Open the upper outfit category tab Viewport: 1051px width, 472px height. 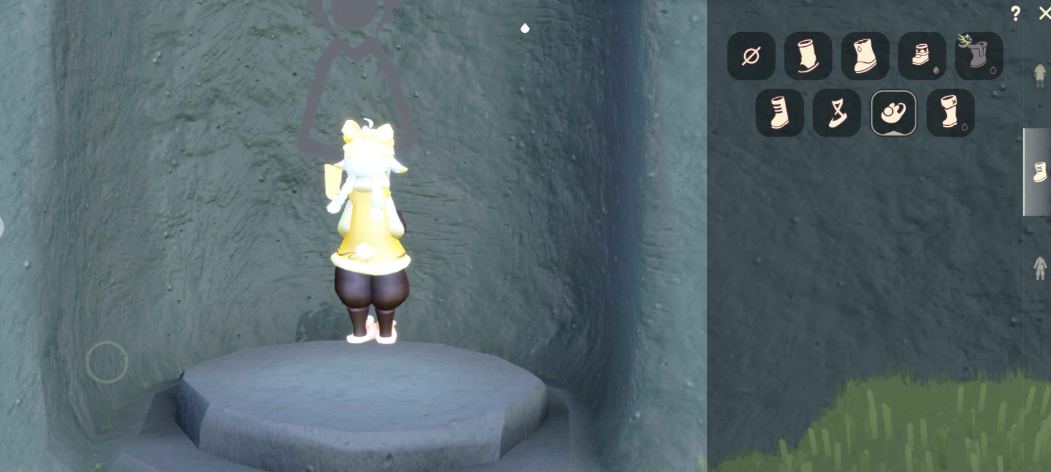click(x=1039, y=75)
